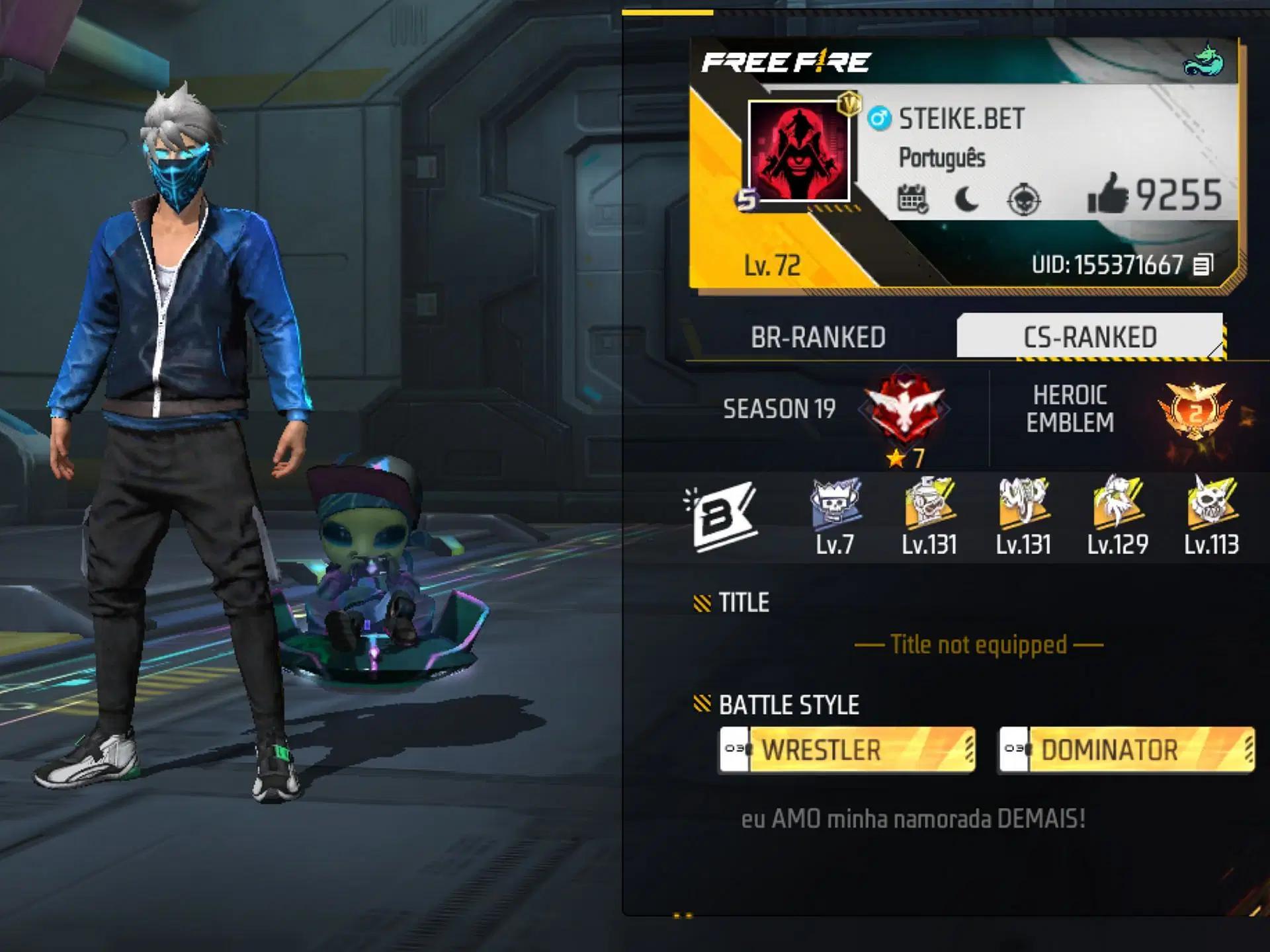The width and height of the screenshot is (1270, 952).
Task: Inspect the Season 19 rank emblem
Action: tap(904, 409)
